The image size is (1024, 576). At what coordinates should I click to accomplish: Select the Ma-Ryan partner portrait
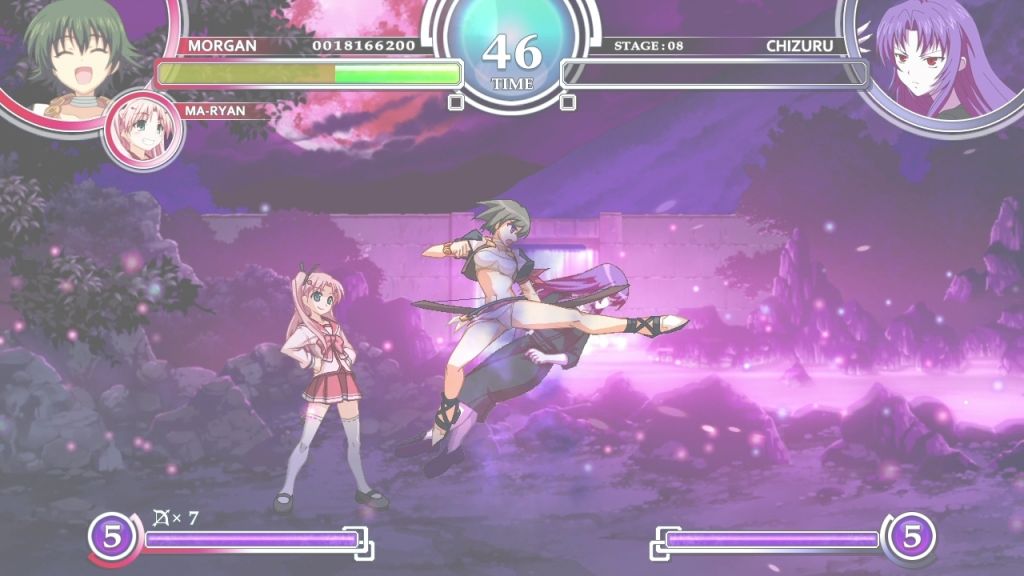tap(142, 130)
